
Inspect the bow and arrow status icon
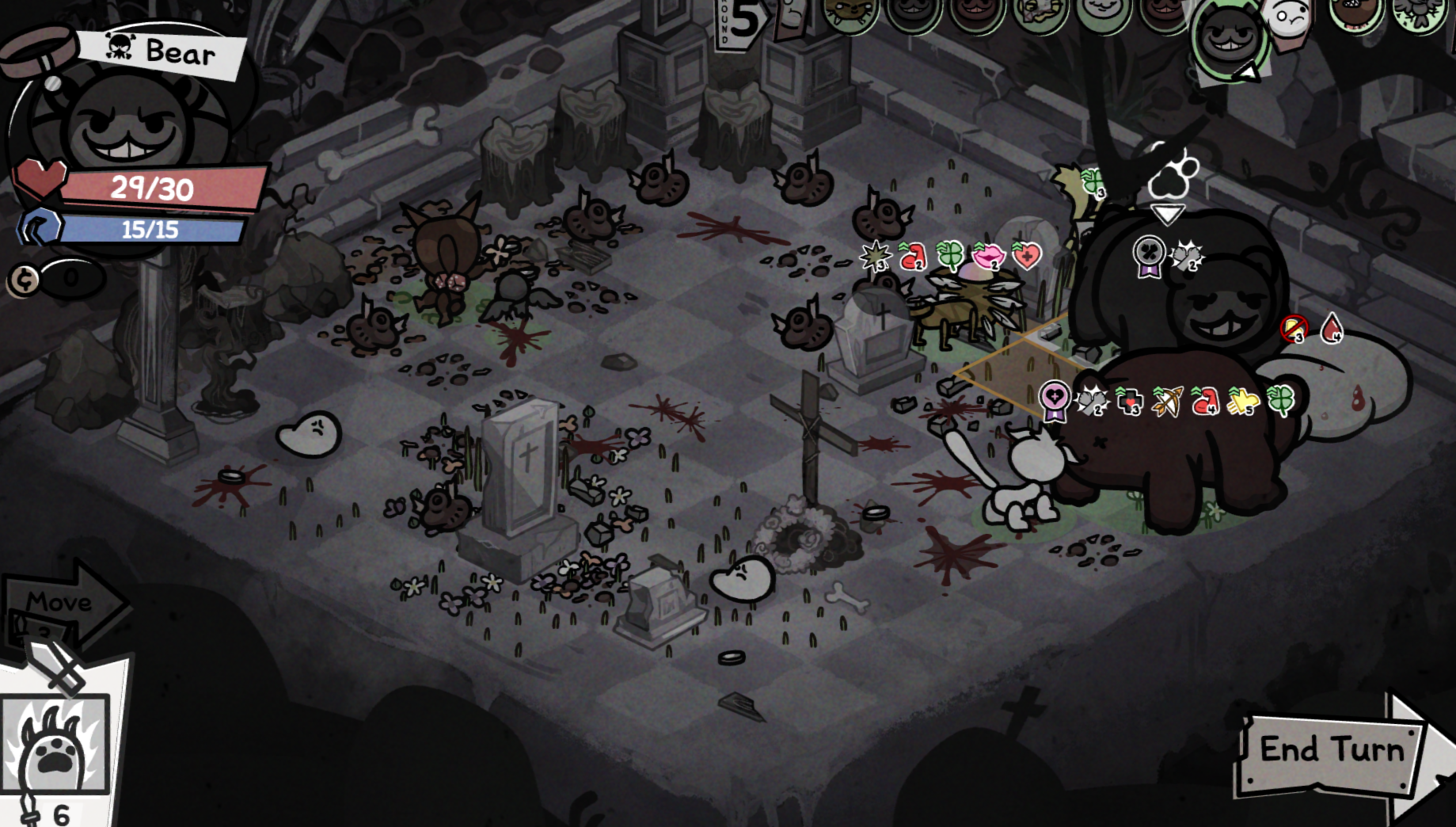click(1168, 402)
